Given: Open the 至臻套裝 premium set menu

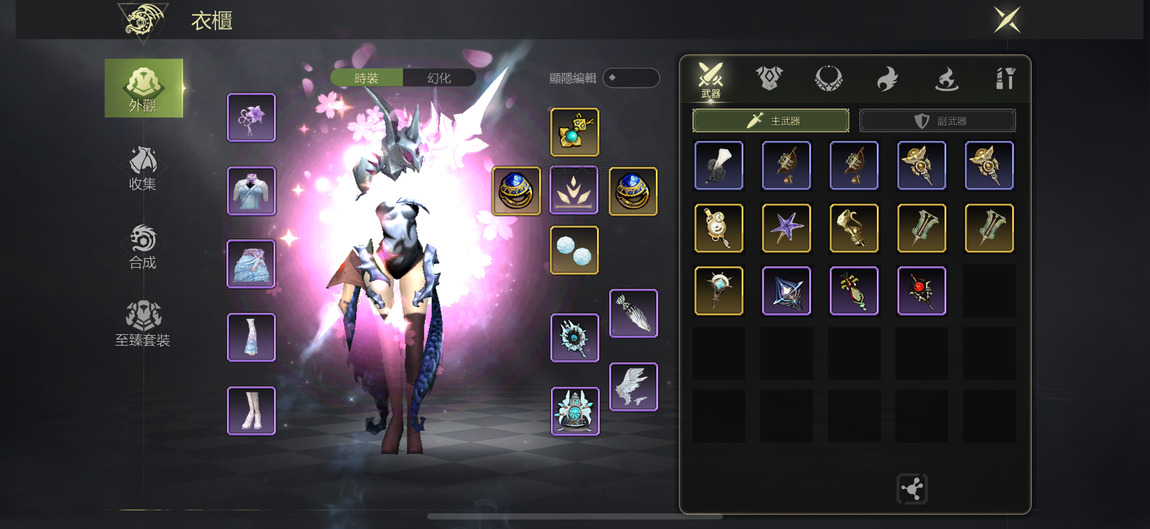Looking at the screenshot, I should [143, 324].
